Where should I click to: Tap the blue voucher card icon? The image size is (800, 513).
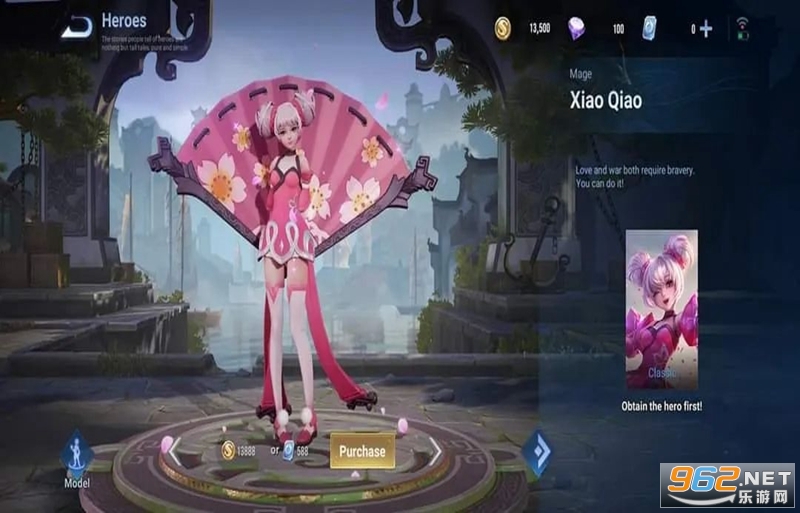(x=649, y=28)
